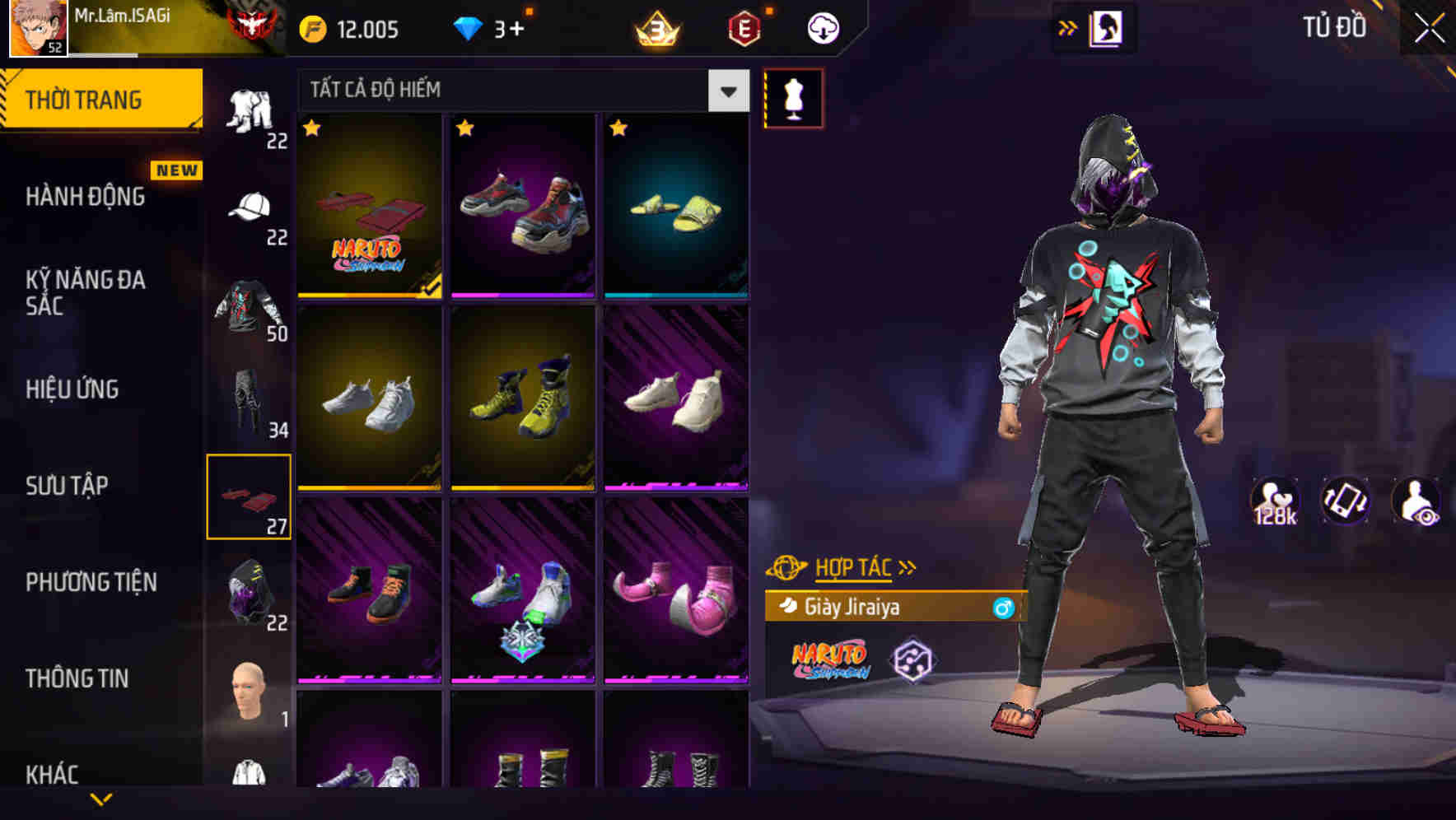
Task: Expand HỢP TÁC with the double-arrow chevron
Action: (x=908, y=566)
